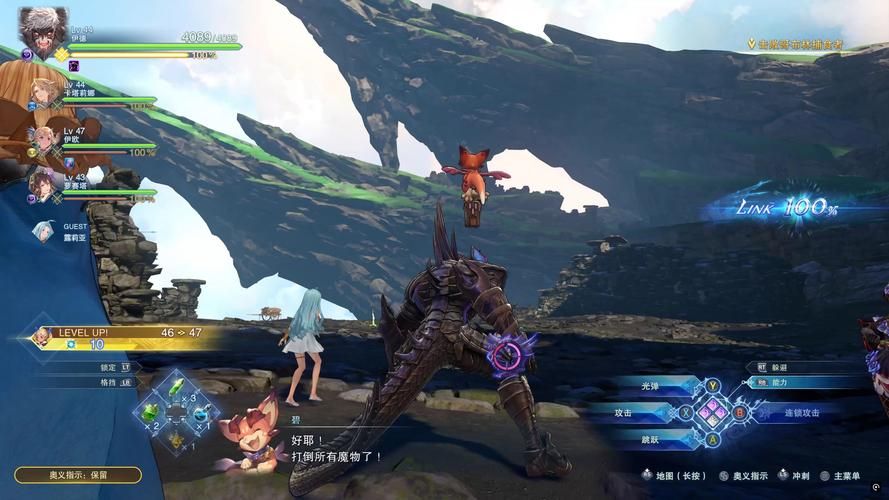Toggle the 奥义指示:保留 setting

[x=78, y=475]
